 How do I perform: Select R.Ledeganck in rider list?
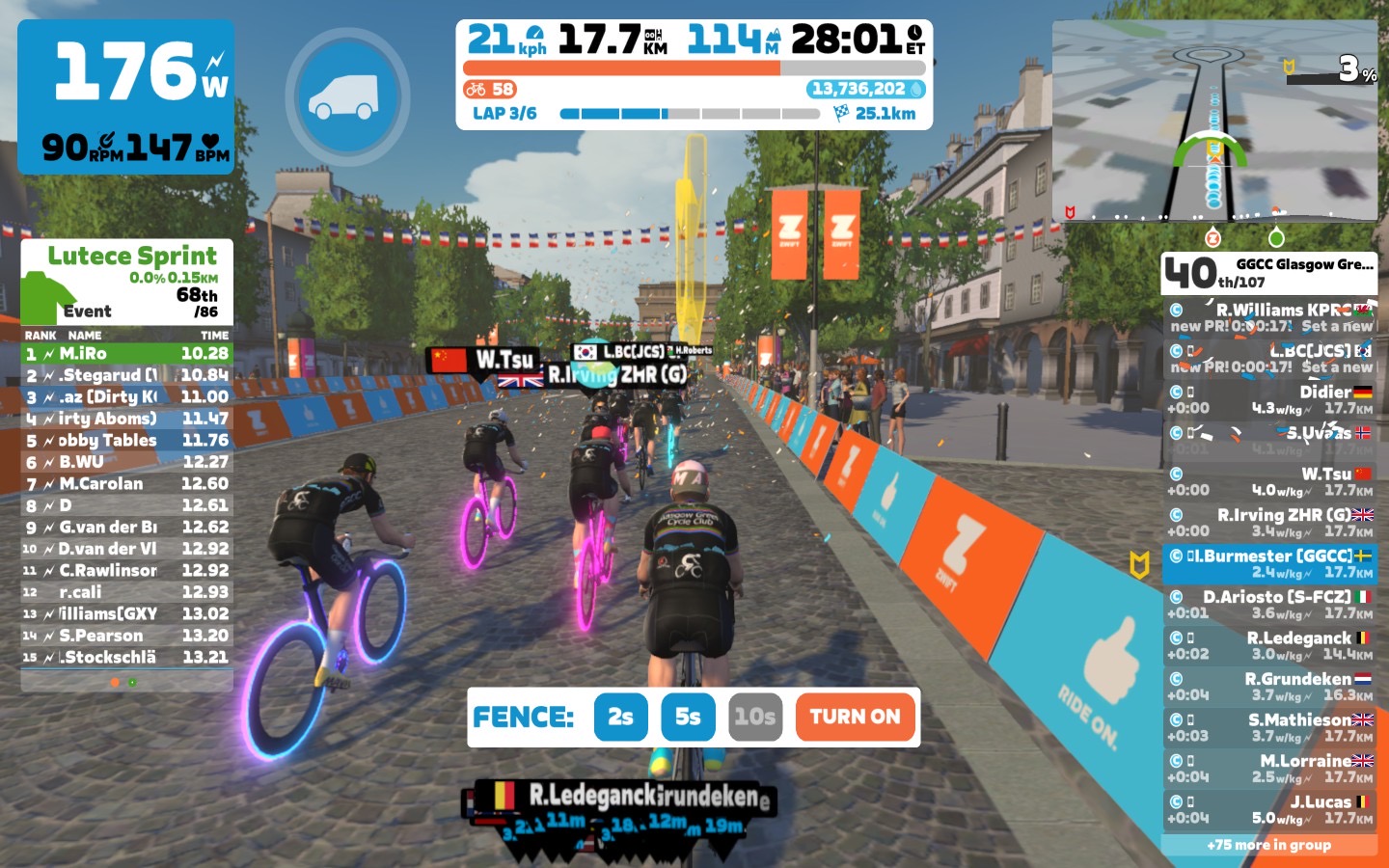pyautogui.click(x=1269, y=645)
